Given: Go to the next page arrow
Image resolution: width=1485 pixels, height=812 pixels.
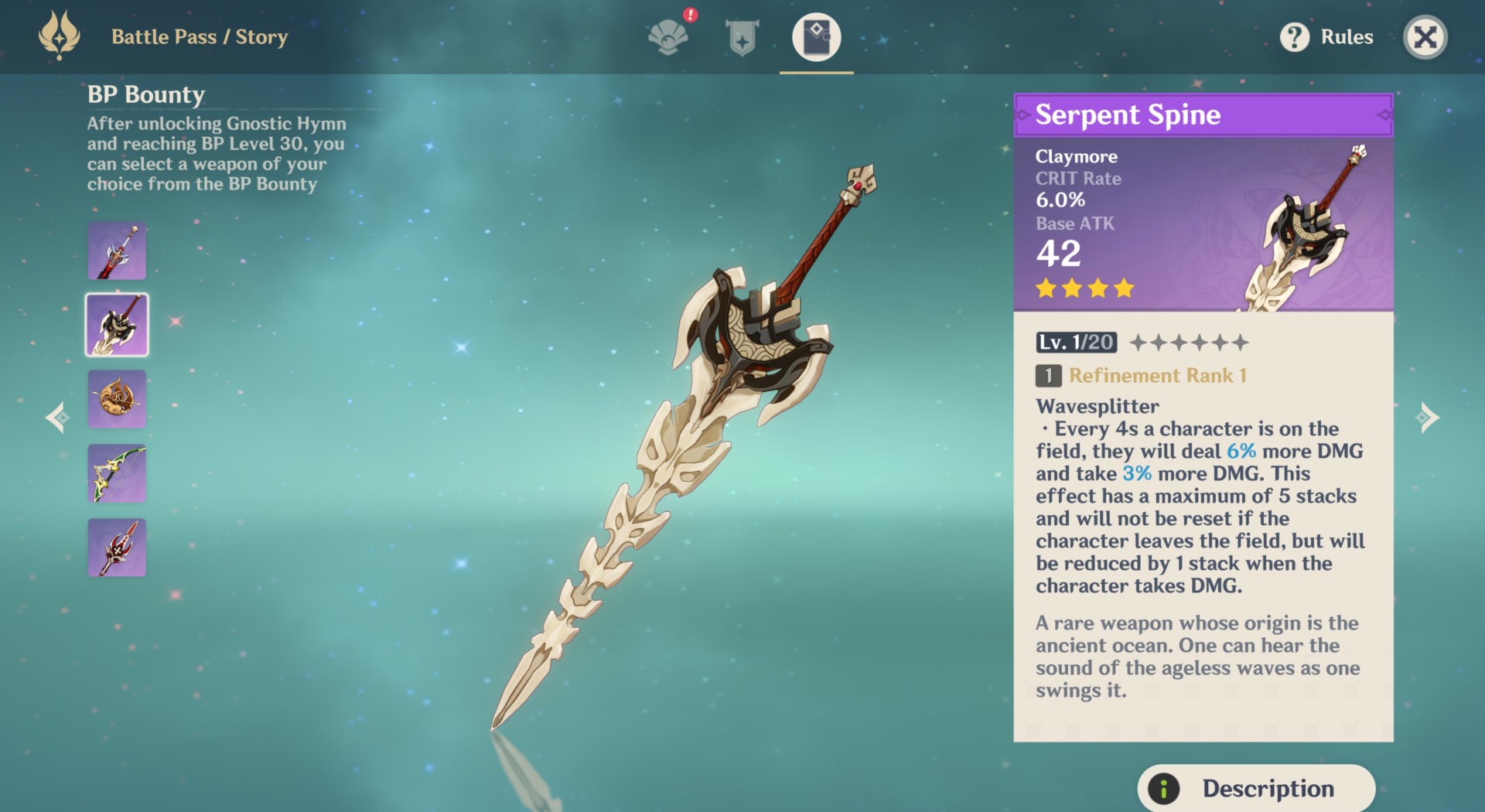Looking at the screenshot, I should tap(1427, 418).
